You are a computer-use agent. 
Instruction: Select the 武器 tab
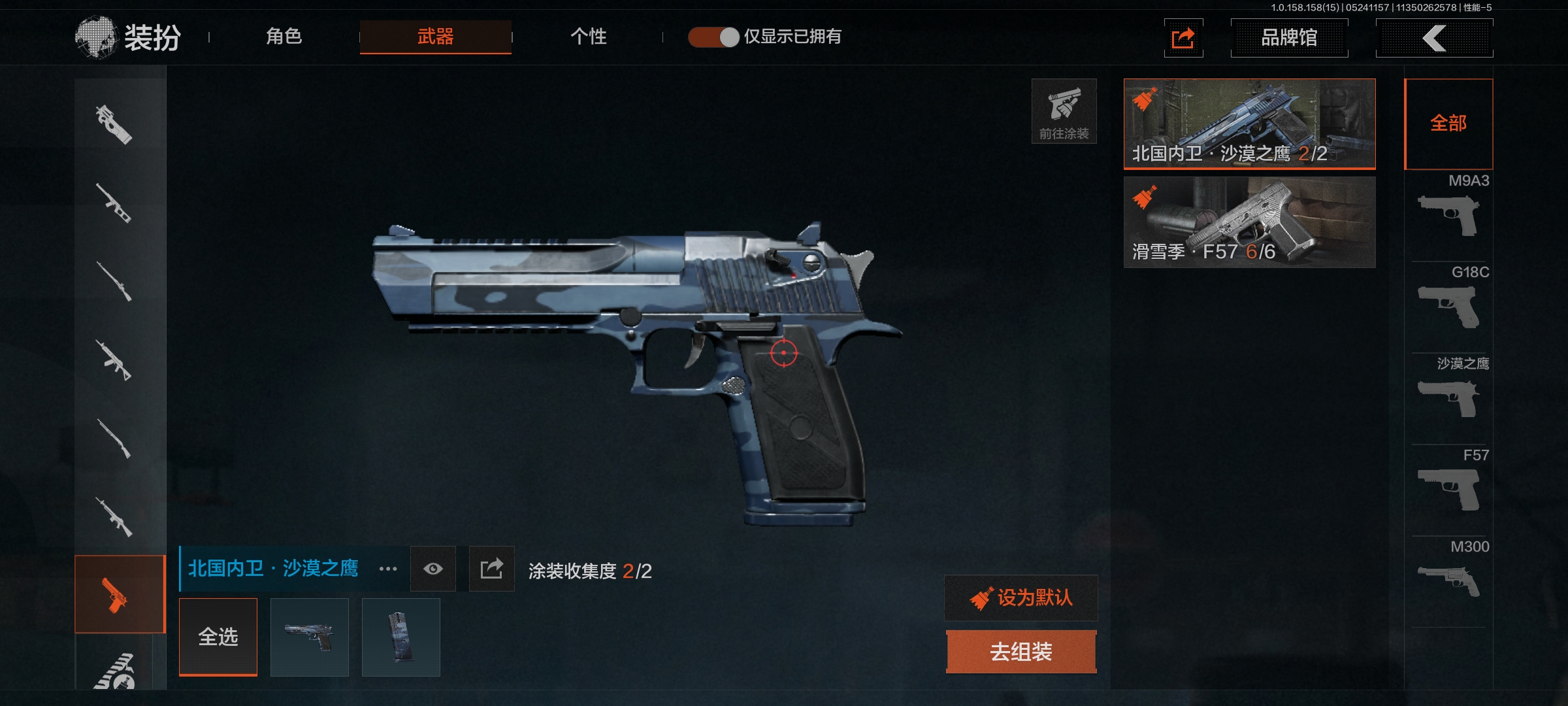pos(435,37)
